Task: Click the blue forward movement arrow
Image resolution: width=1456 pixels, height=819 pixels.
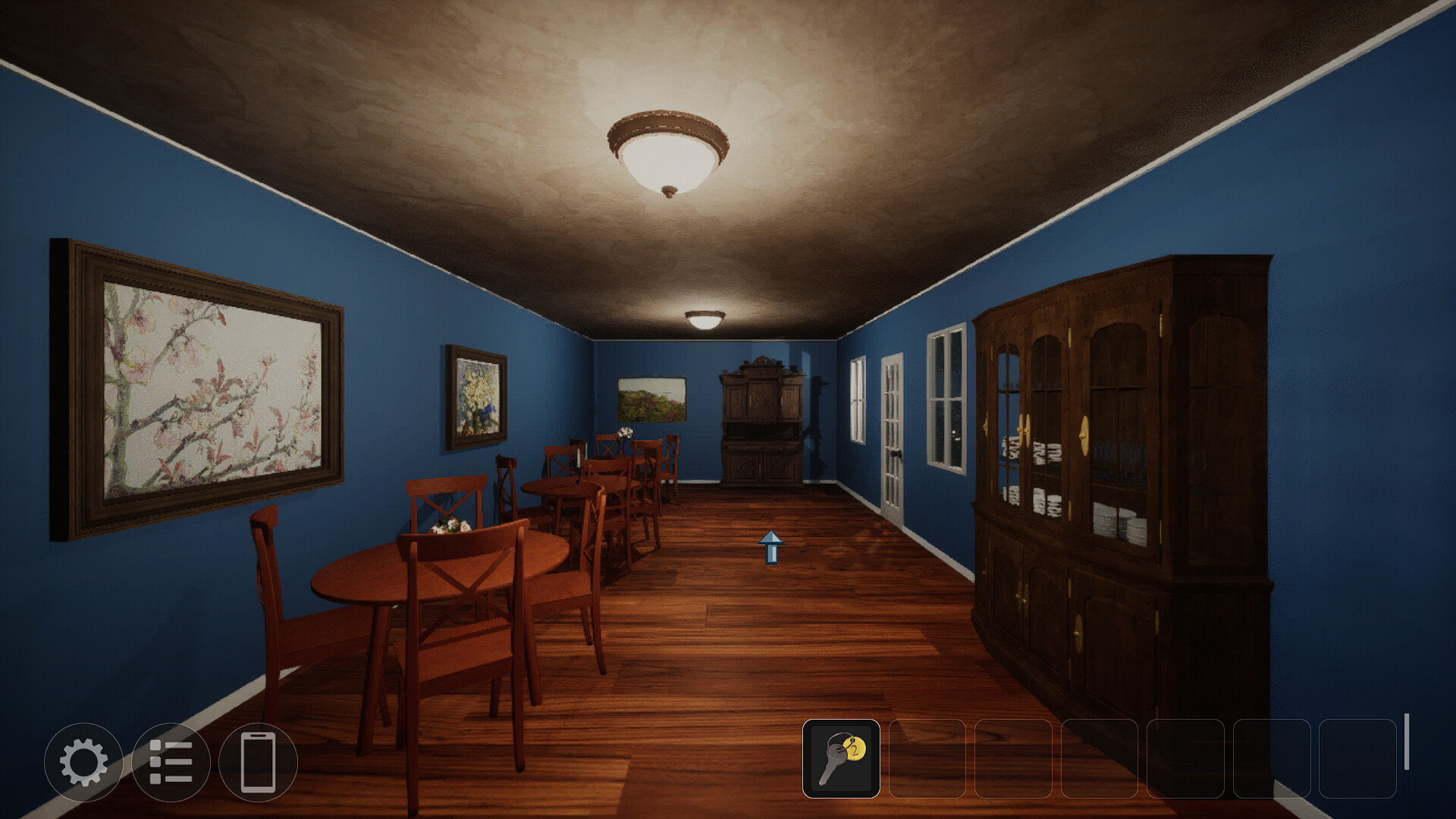Action: 771,548
